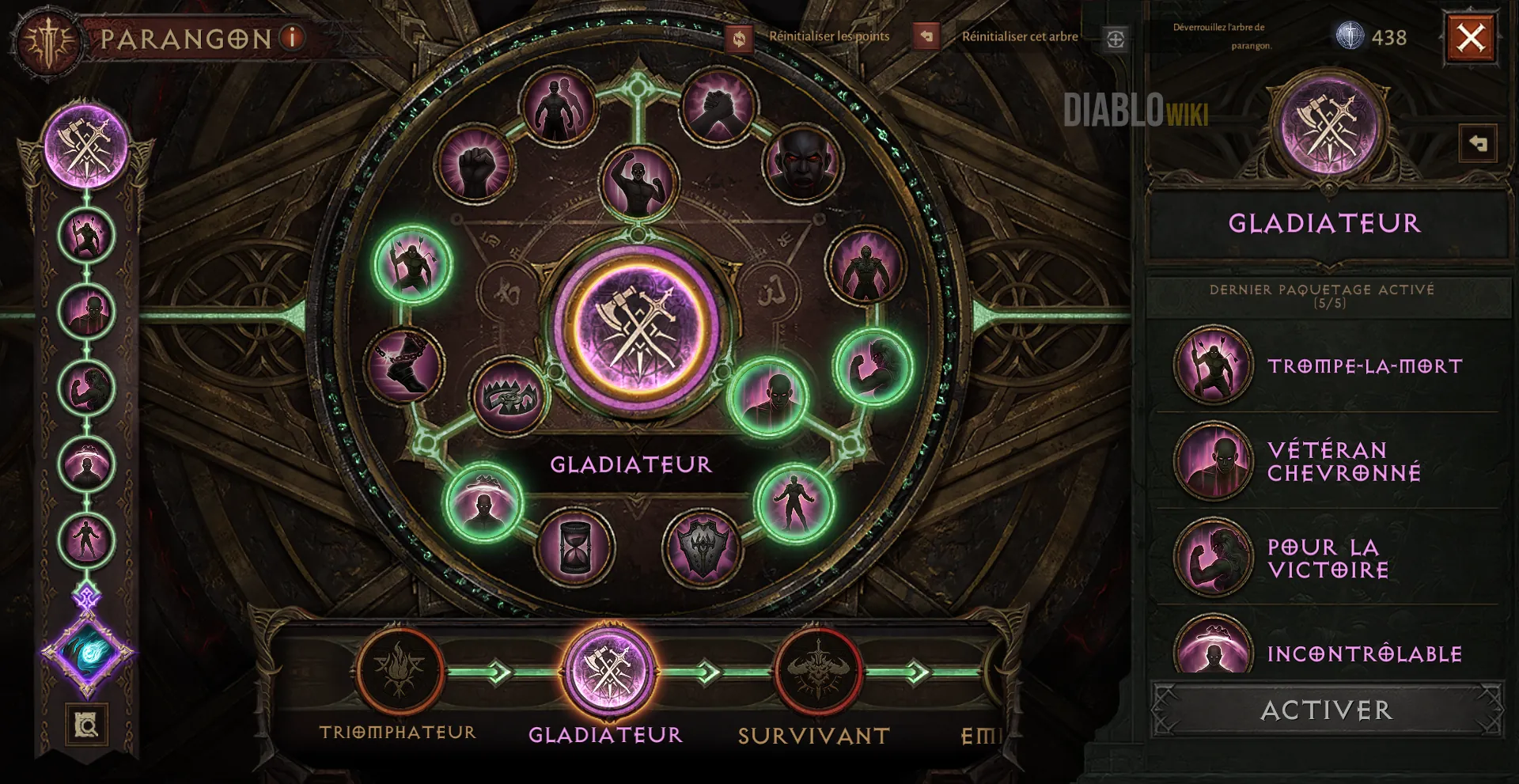The height and width of the screenshot is (784, 1519).
Task: Select the hourglass node in the wheel
Action: click(x=574, y=547)
